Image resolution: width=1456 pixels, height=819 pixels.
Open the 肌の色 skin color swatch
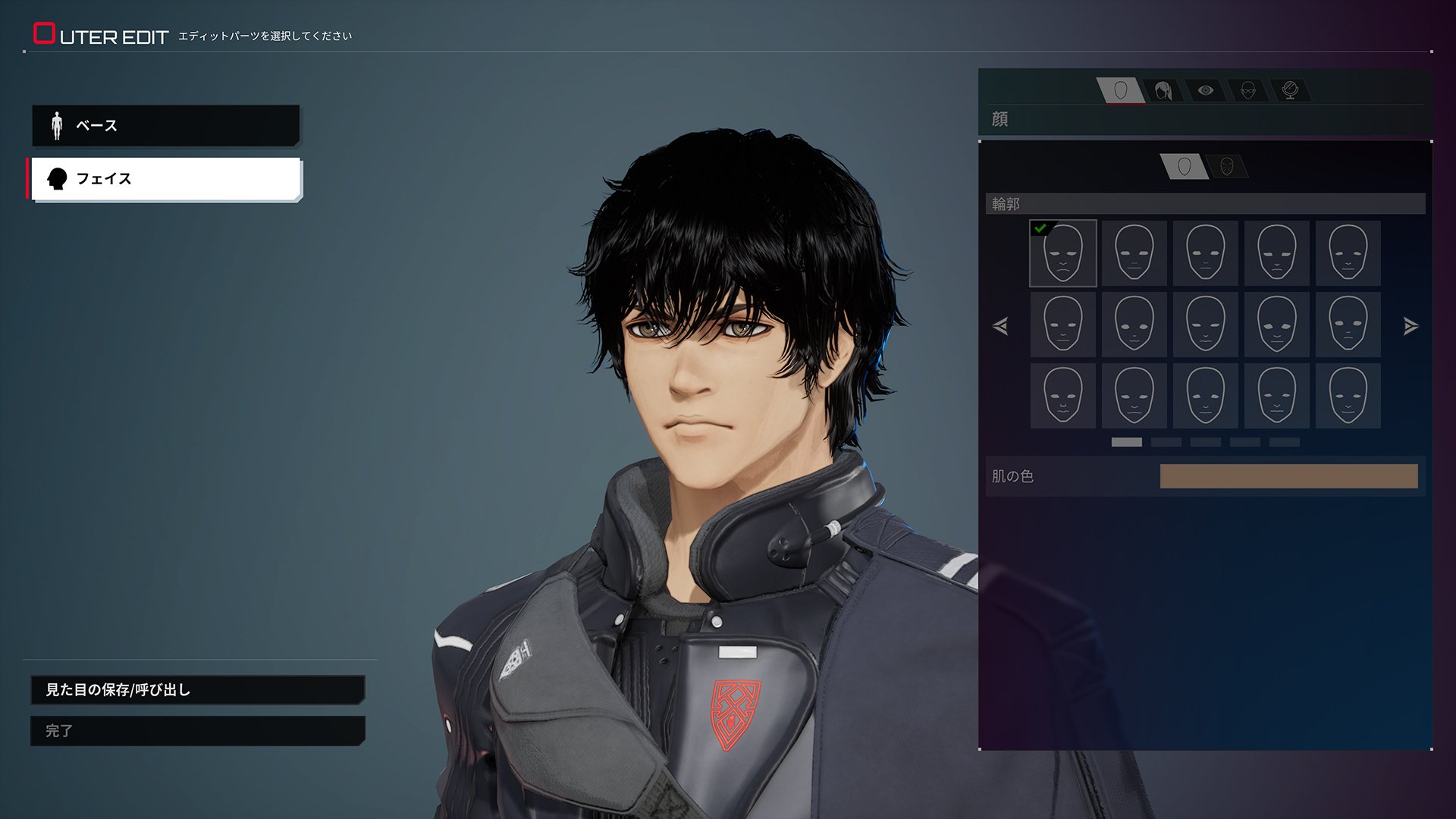point(1288,476)
